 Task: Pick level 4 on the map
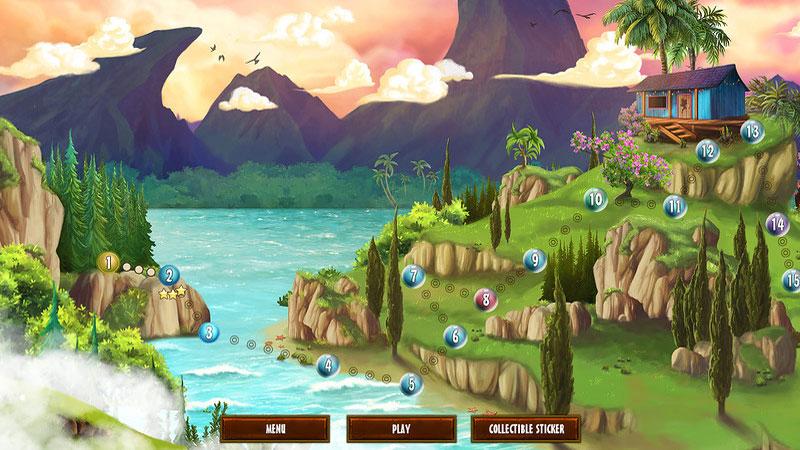(x=326, y=366)
